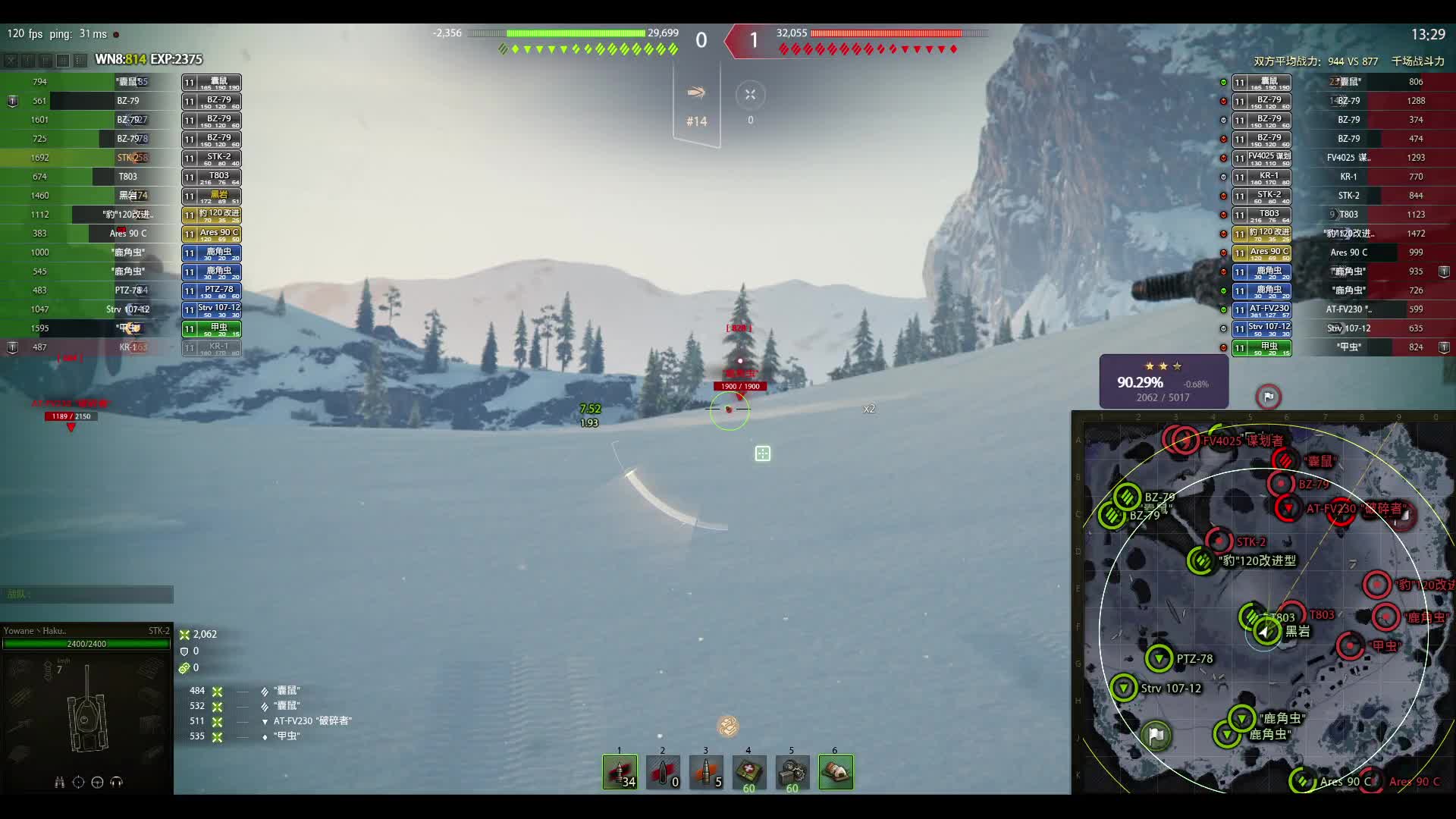Viewport: 1456px width, 819px height.
Task: Select the empty shell slot showing 0
Action: 663,772
